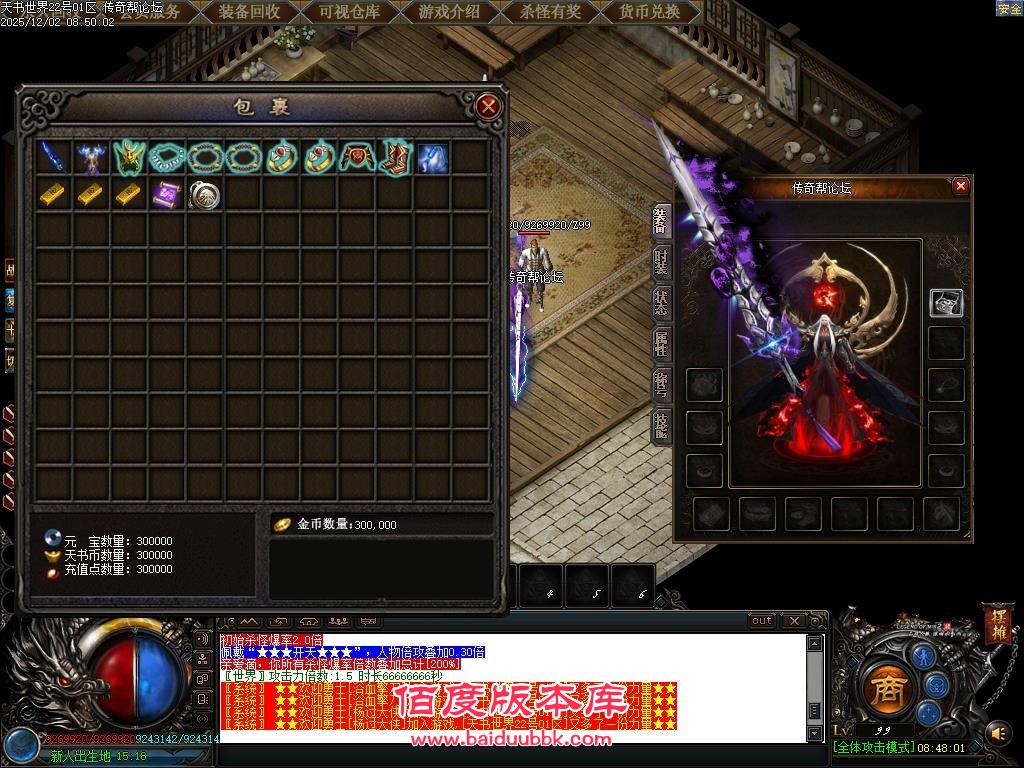Screen dimensions: 1024x768
Task: Open the 摆摊 stall button
Action: 997,622
